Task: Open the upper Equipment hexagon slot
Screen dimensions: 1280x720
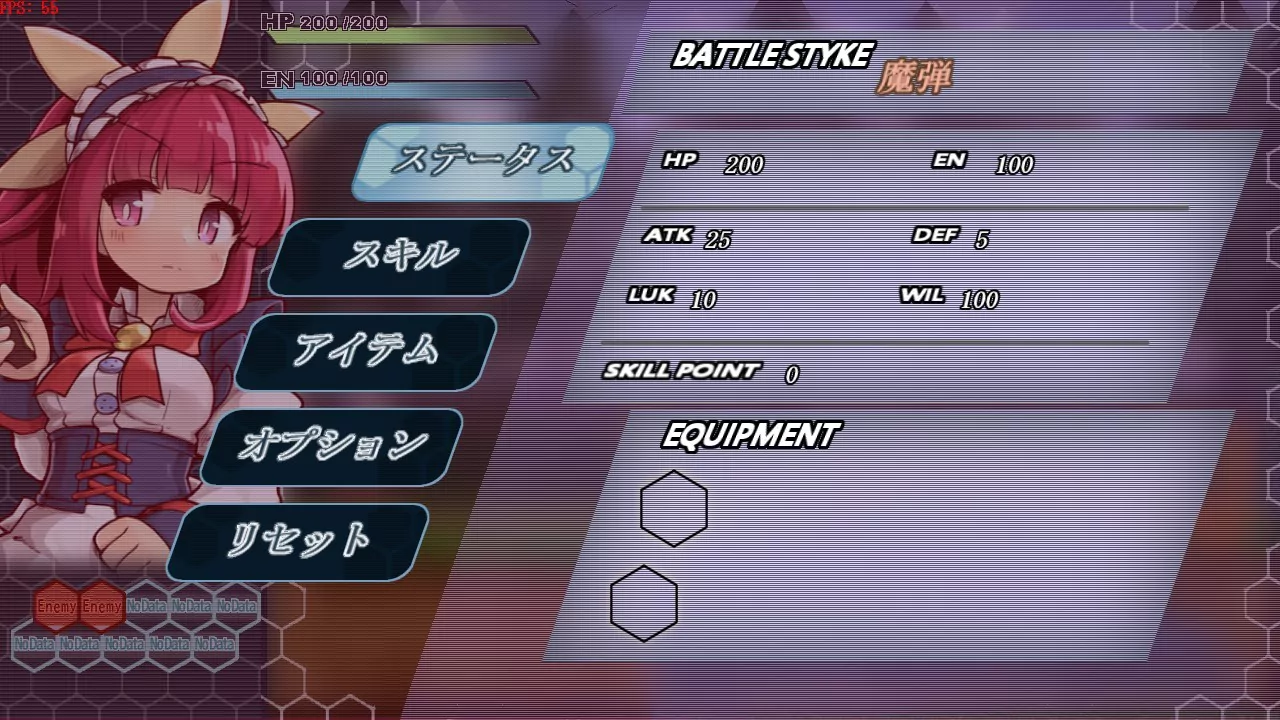Action: [x=673, y=507]
